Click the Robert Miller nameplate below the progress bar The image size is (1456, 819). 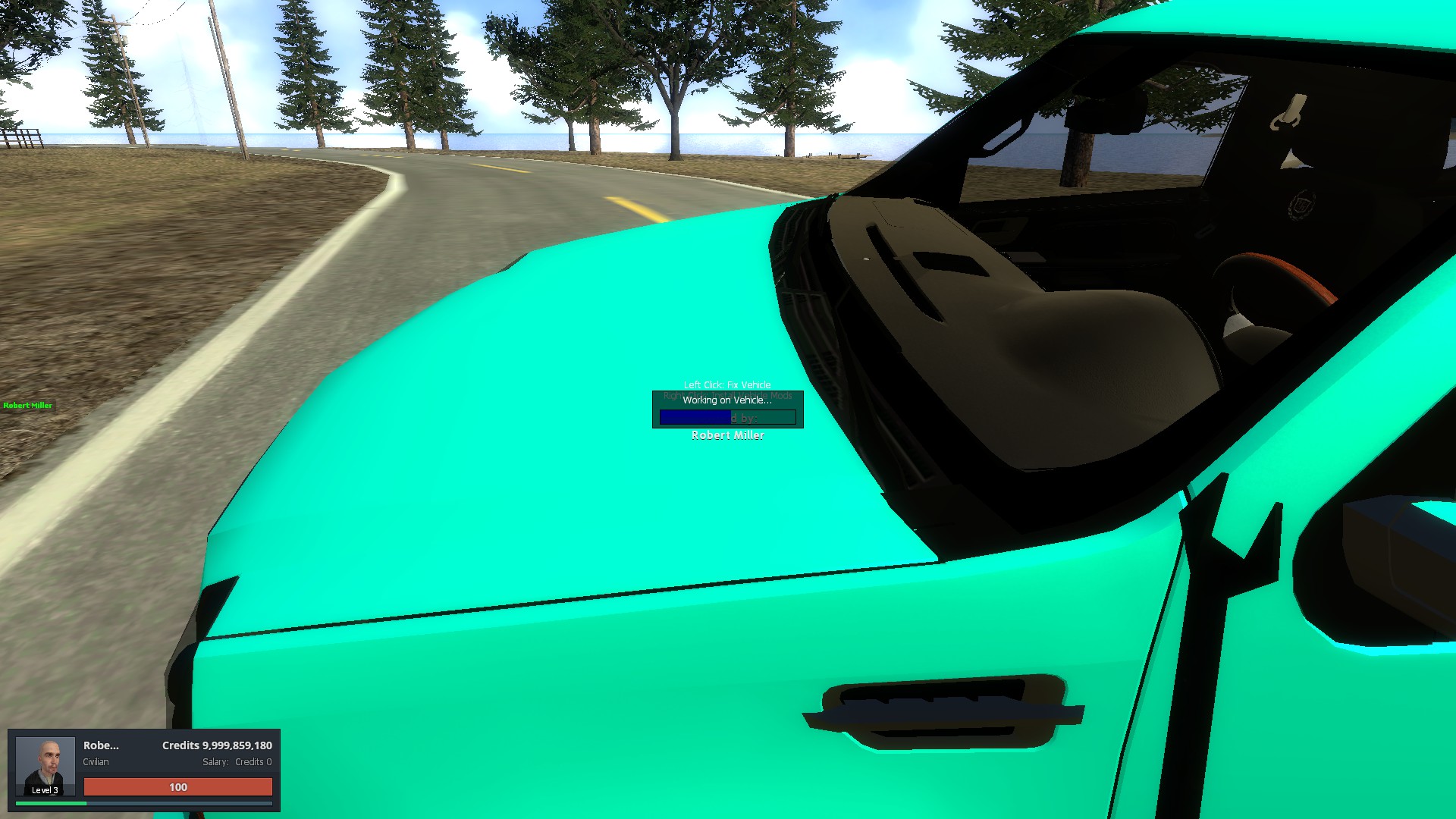pos(727,435)
